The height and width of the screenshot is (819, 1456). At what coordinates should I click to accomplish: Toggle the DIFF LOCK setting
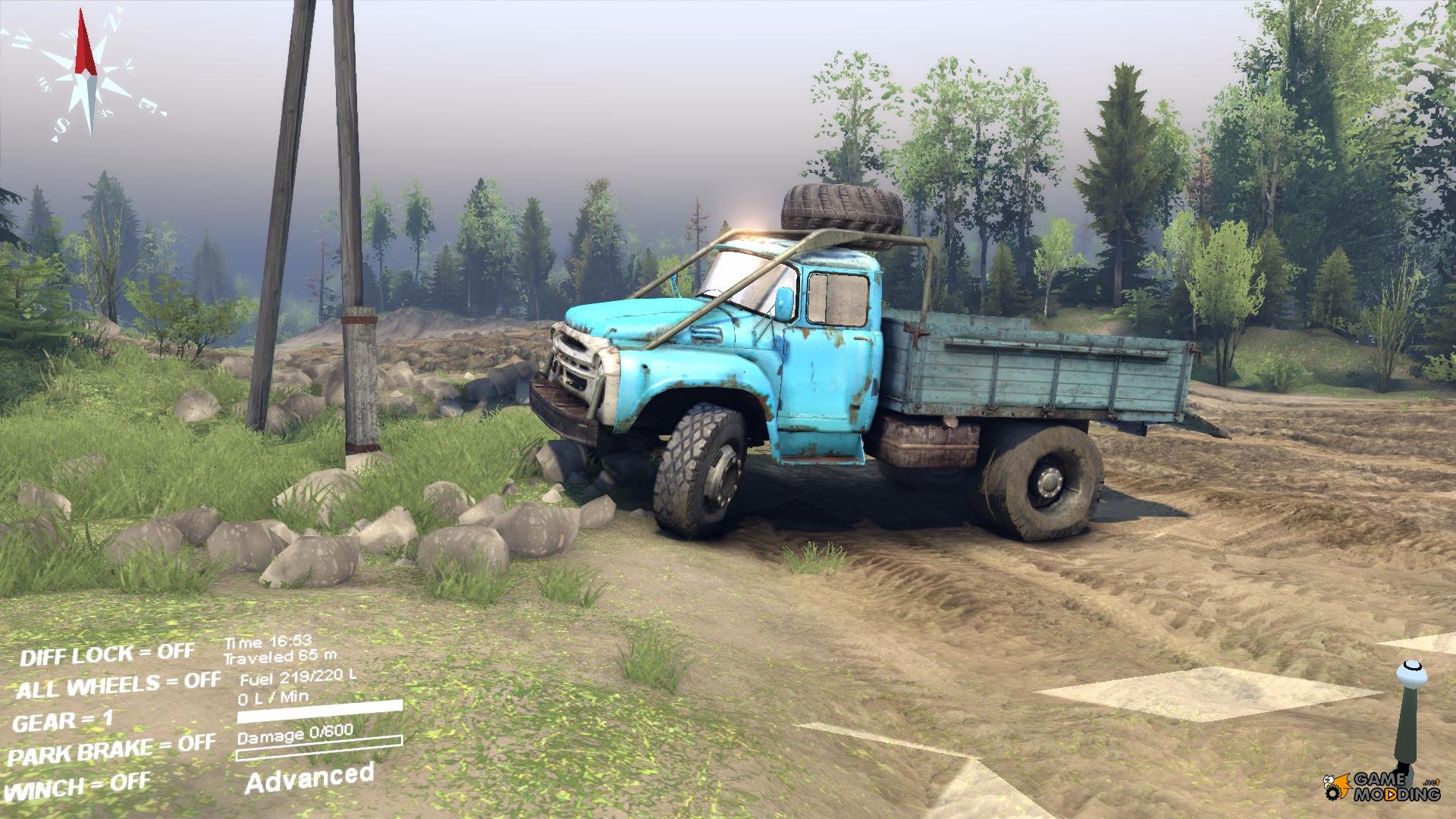107,654
